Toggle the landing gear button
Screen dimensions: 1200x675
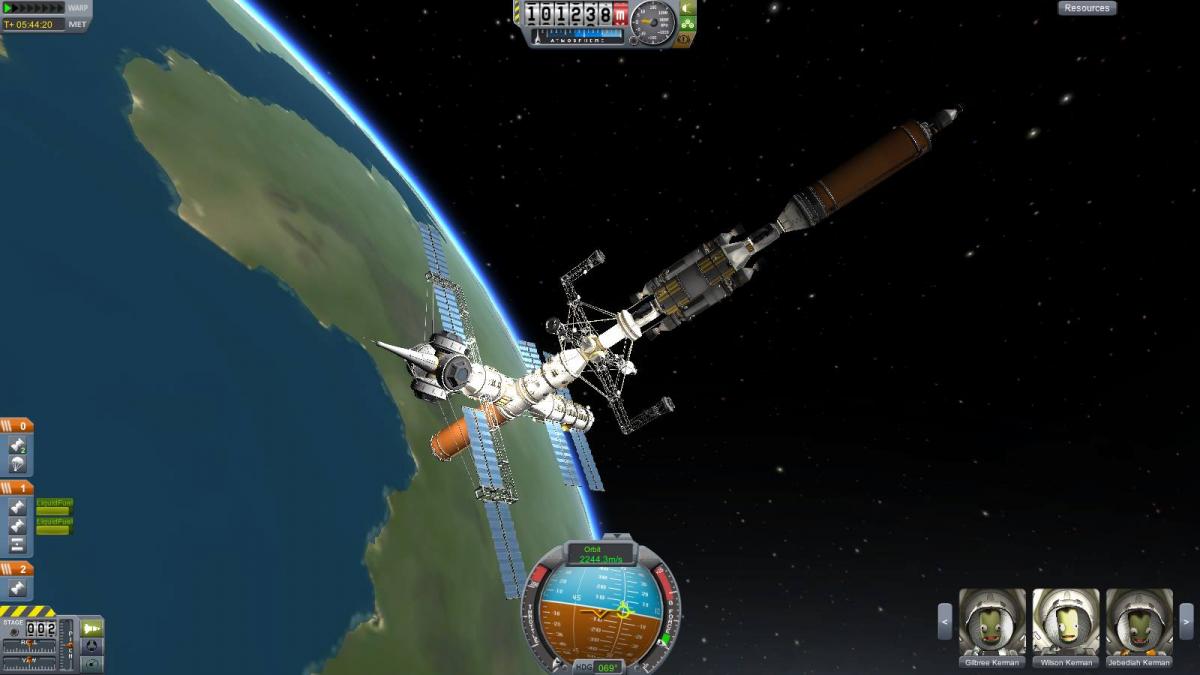[x=688, y=24]
